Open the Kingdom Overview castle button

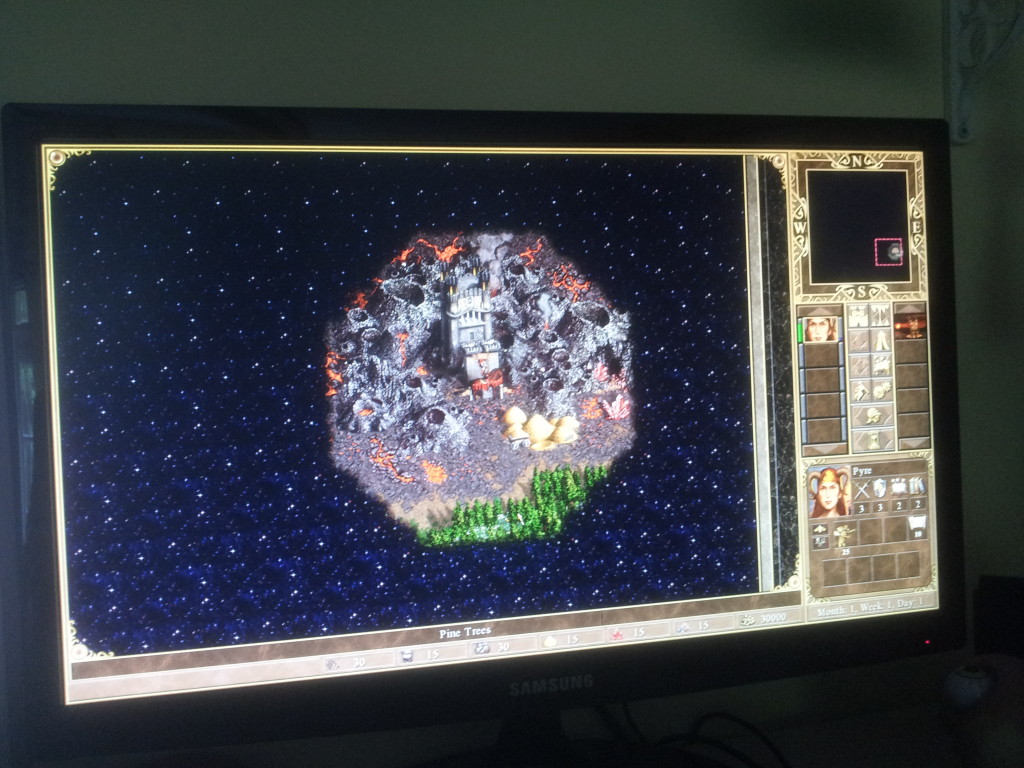click(x=859, y=316)
